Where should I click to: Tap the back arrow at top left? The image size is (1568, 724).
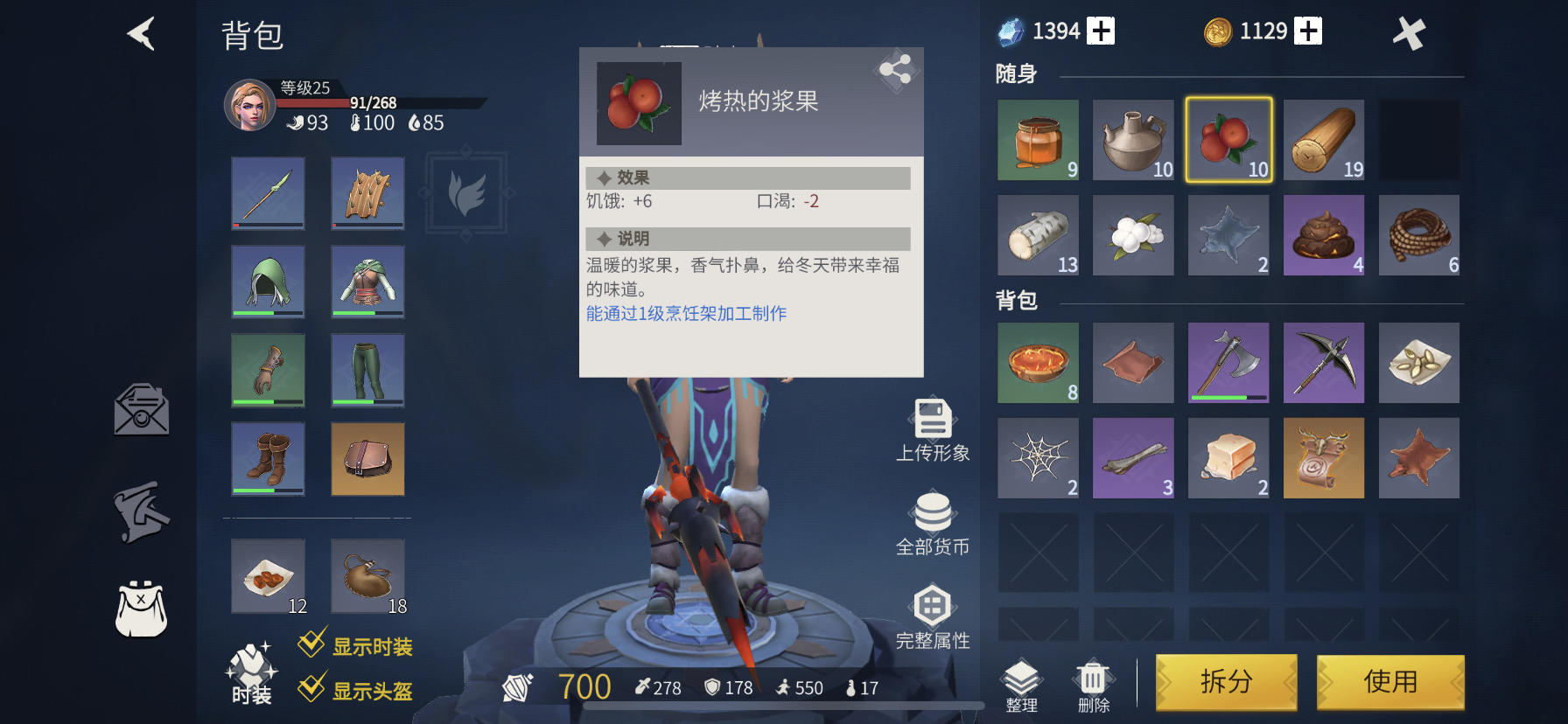[140, 33]
